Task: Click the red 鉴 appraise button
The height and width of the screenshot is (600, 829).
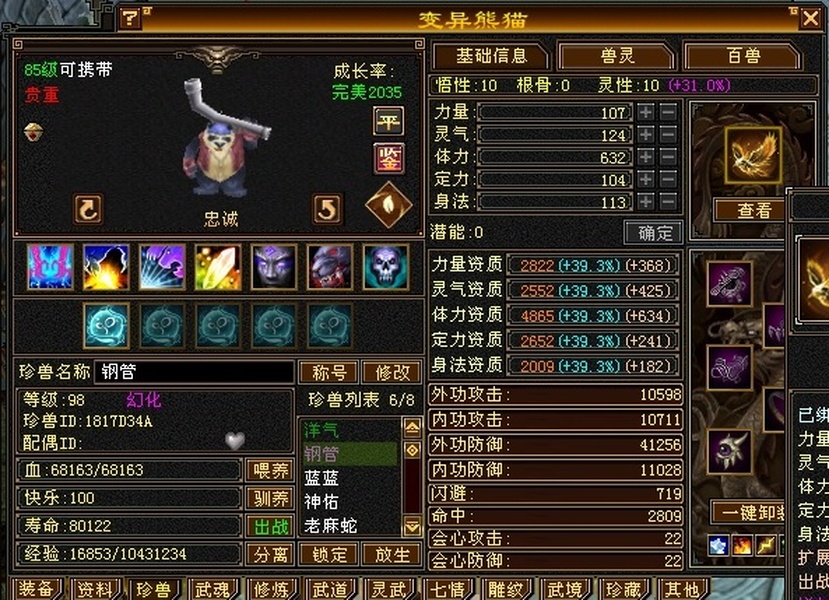Action: 388,158
